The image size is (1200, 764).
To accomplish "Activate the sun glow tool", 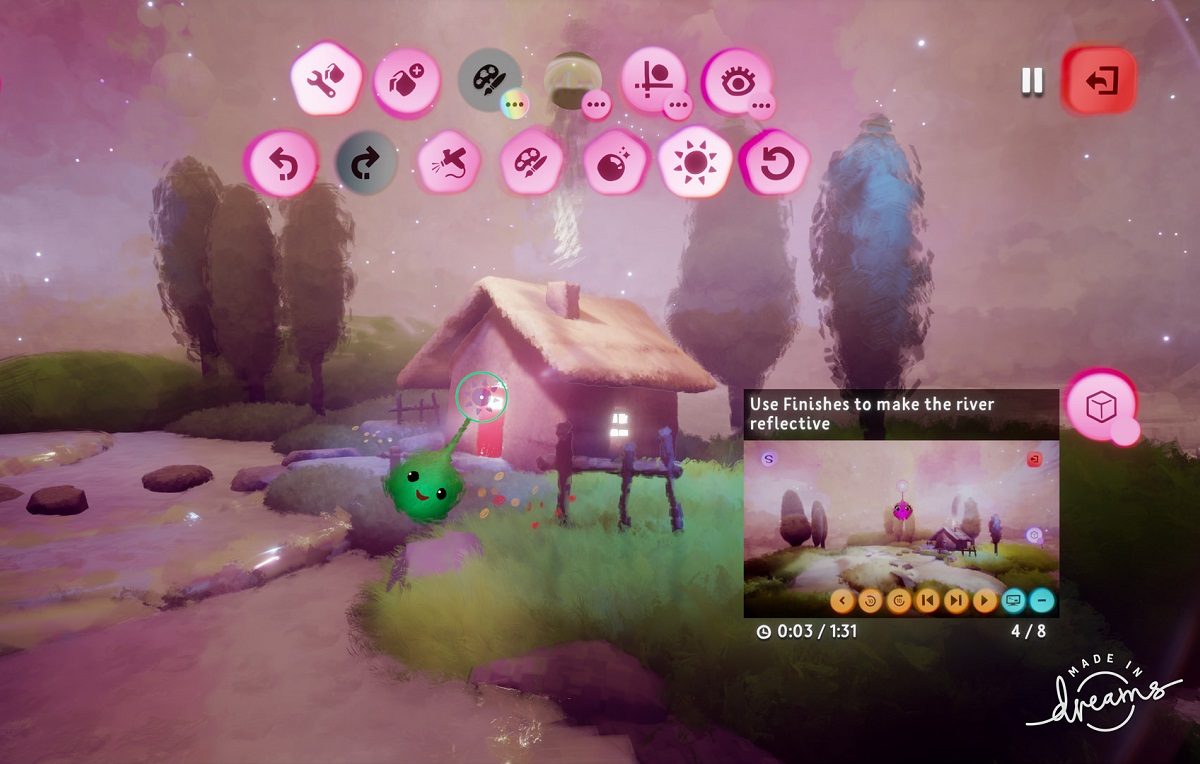I will 693,163.
